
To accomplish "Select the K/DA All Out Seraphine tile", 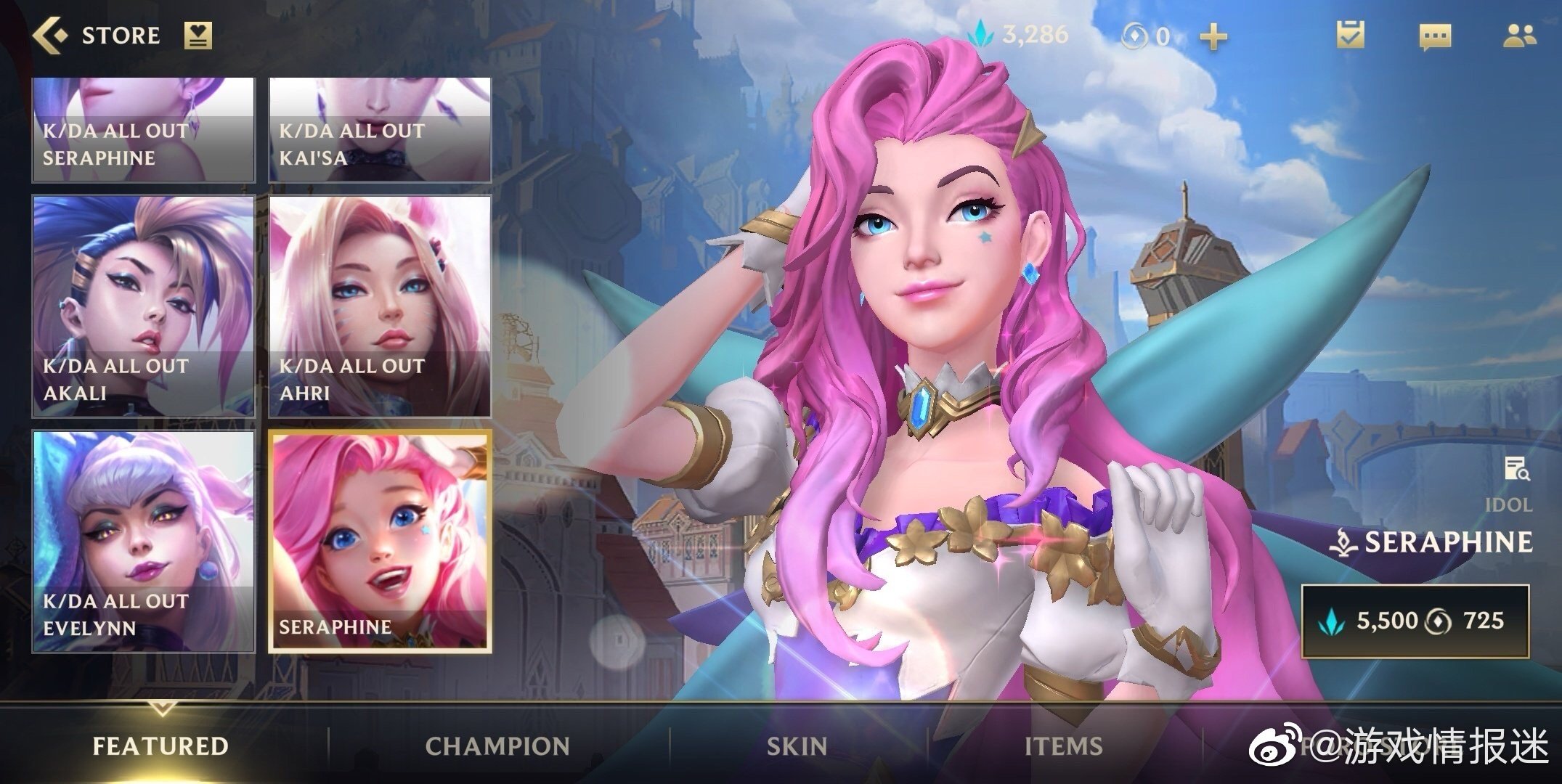I will [144, 129].
